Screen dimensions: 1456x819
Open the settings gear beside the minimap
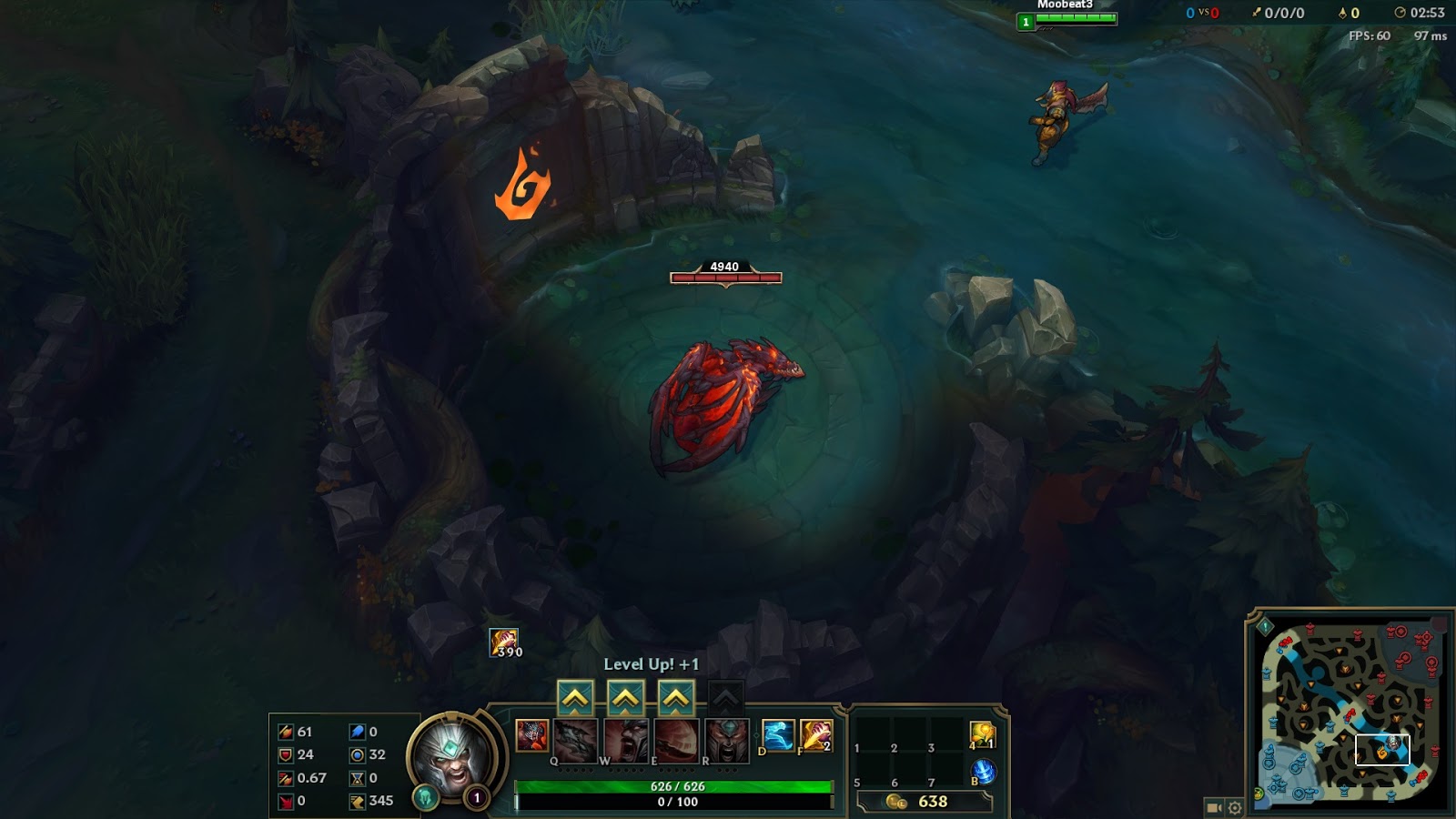1235,806
